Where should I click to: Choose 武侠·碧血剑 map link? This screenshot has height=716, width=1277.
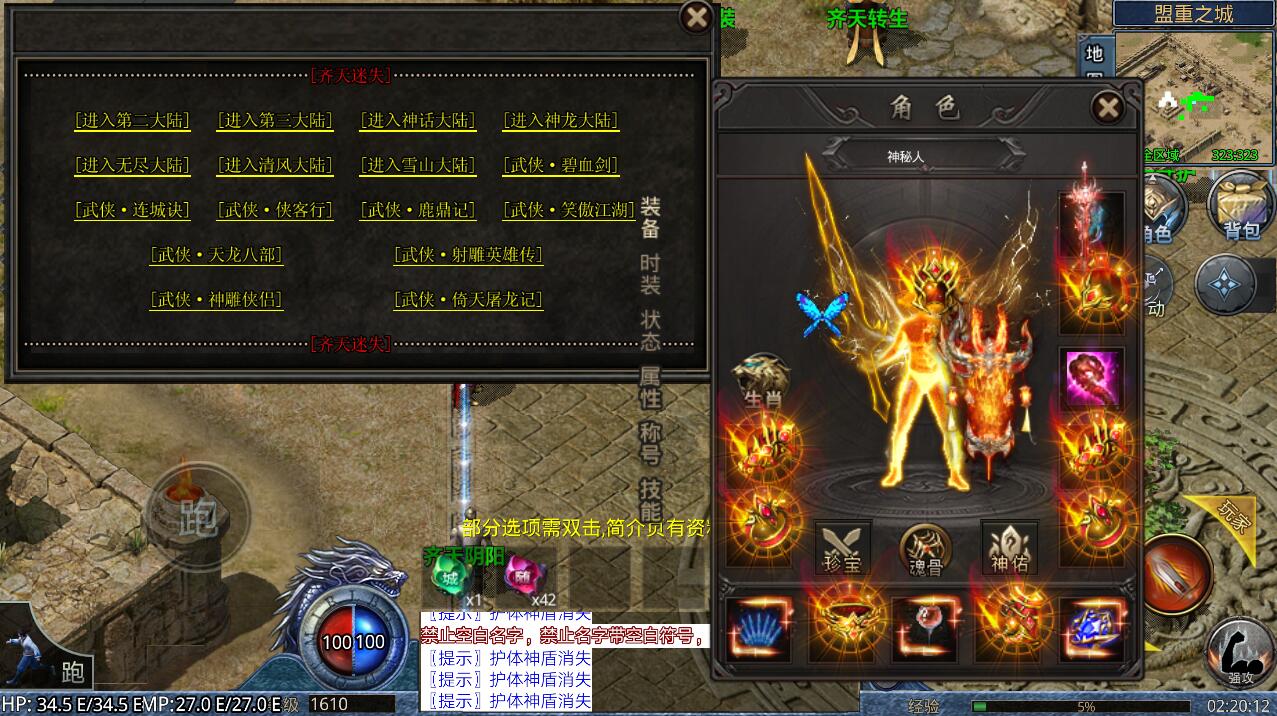click(x=560, y=165)
